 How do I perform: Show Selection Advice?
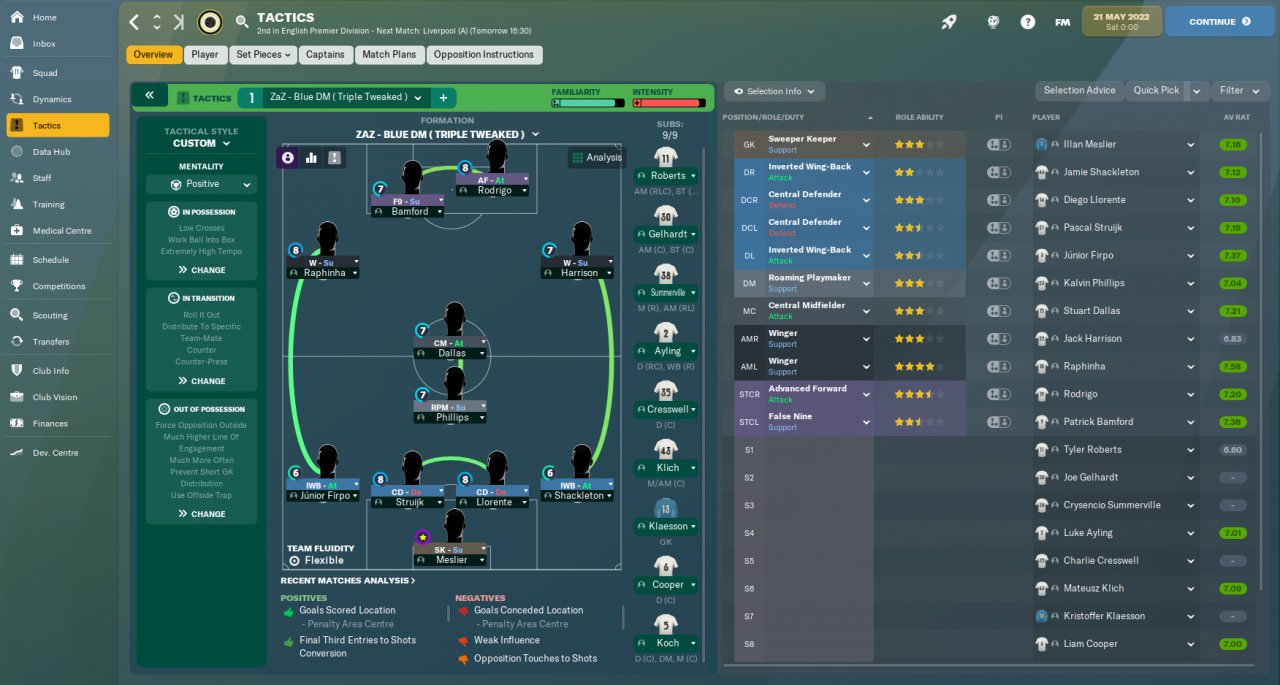[1079, 91]
